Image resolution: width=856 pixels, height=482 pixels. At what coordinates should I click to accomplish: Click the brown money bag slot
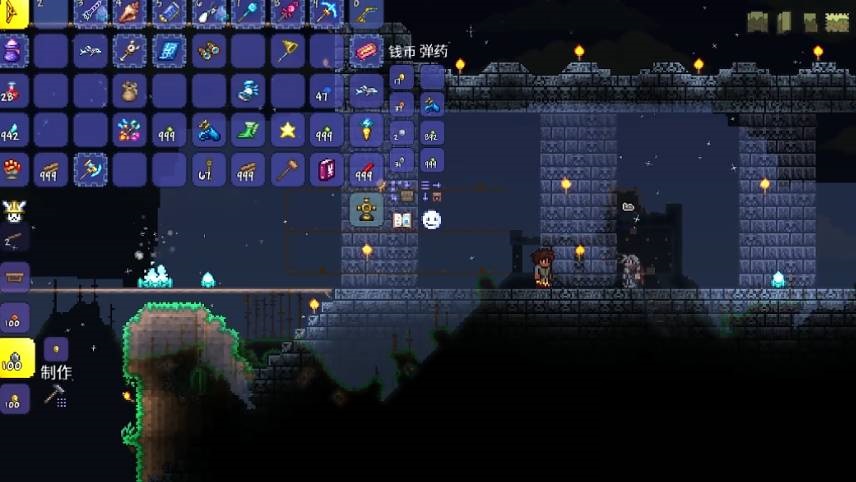point(130,90)
